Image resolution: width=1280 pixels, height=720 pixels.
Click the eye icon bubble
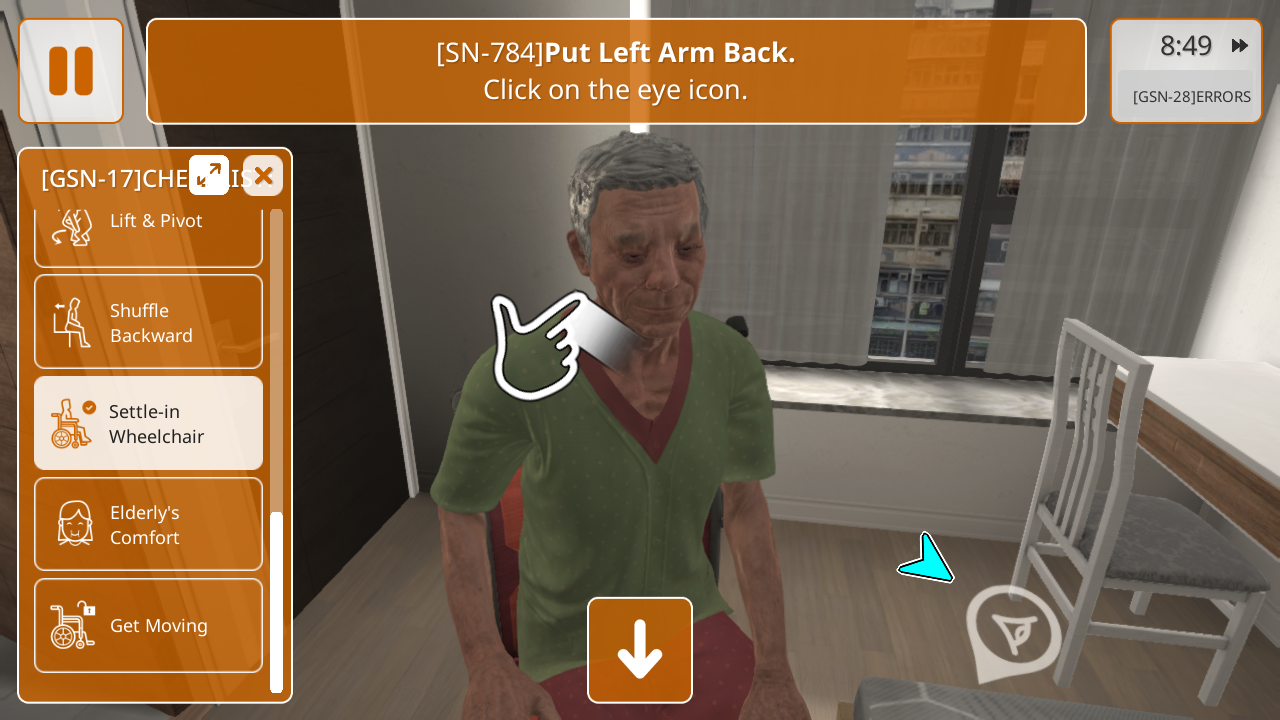[x=1013, y=631]
